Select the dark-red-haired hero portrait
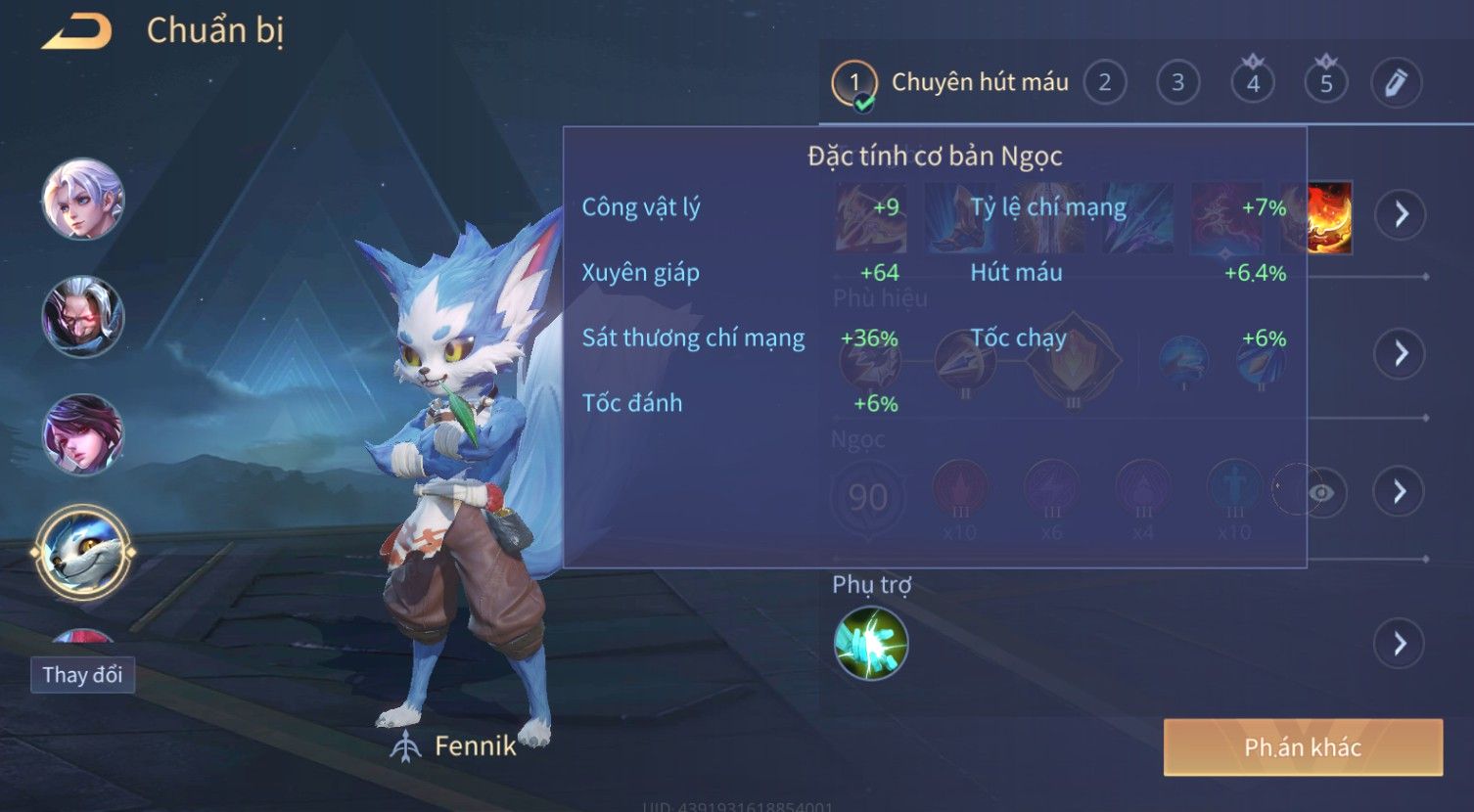The height and width of the screenshot is (812, 1474). pos(83,434)
